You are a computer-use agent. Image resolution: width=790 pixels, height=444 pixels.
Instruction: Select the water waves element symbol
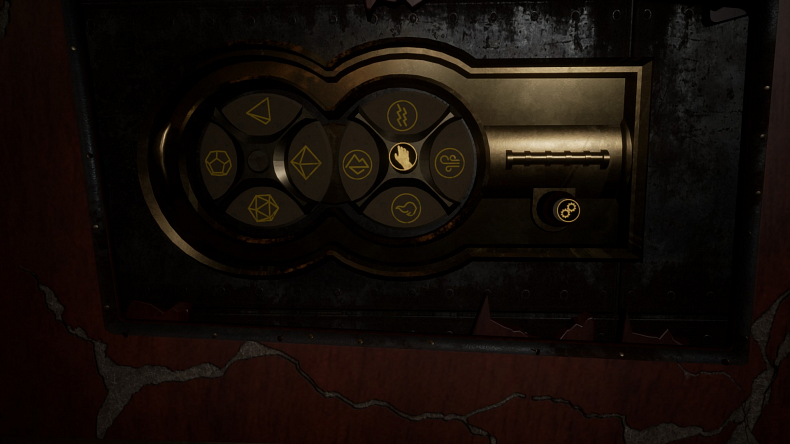(403, 113)
